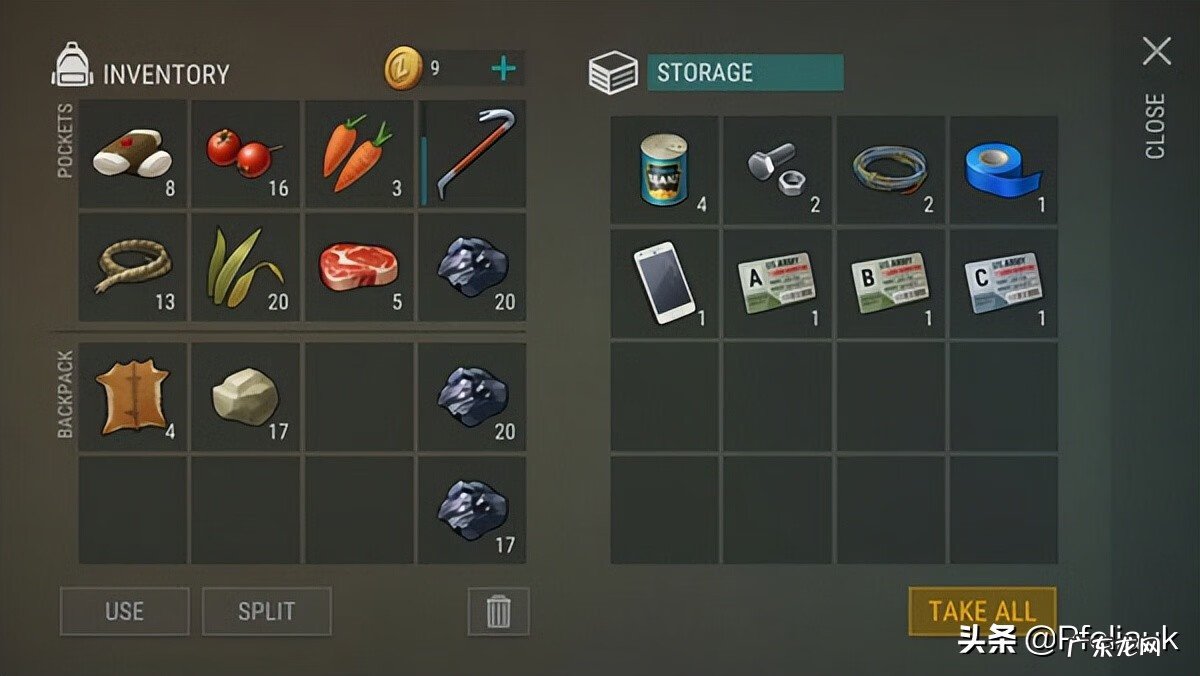Click the Use button
The width and height of the screenshot is (1200, 676).
(124, 611)
